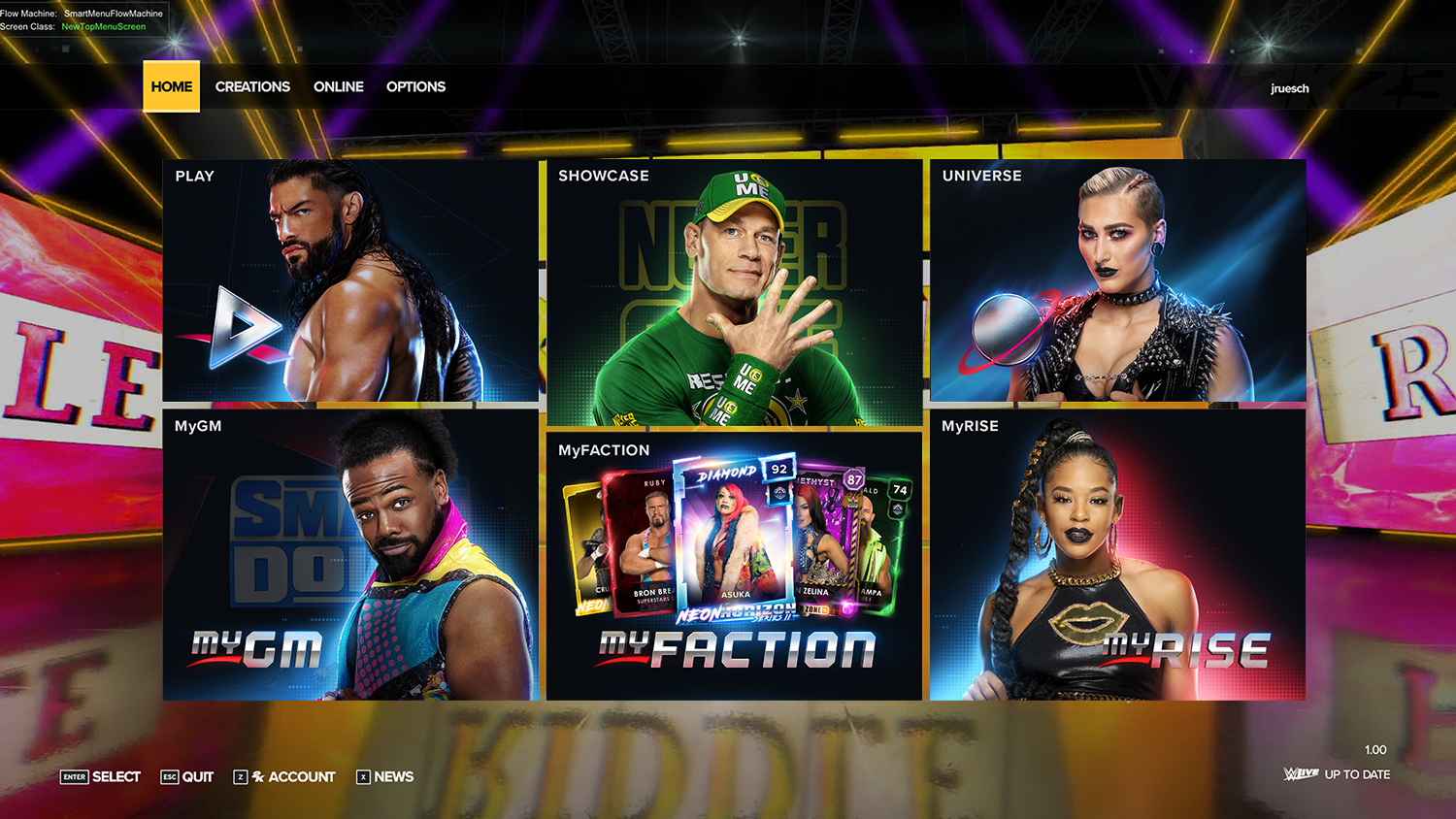Select the UNIVERSE mode tile
The image size is (1456, 819).
tap(1117, 280)
